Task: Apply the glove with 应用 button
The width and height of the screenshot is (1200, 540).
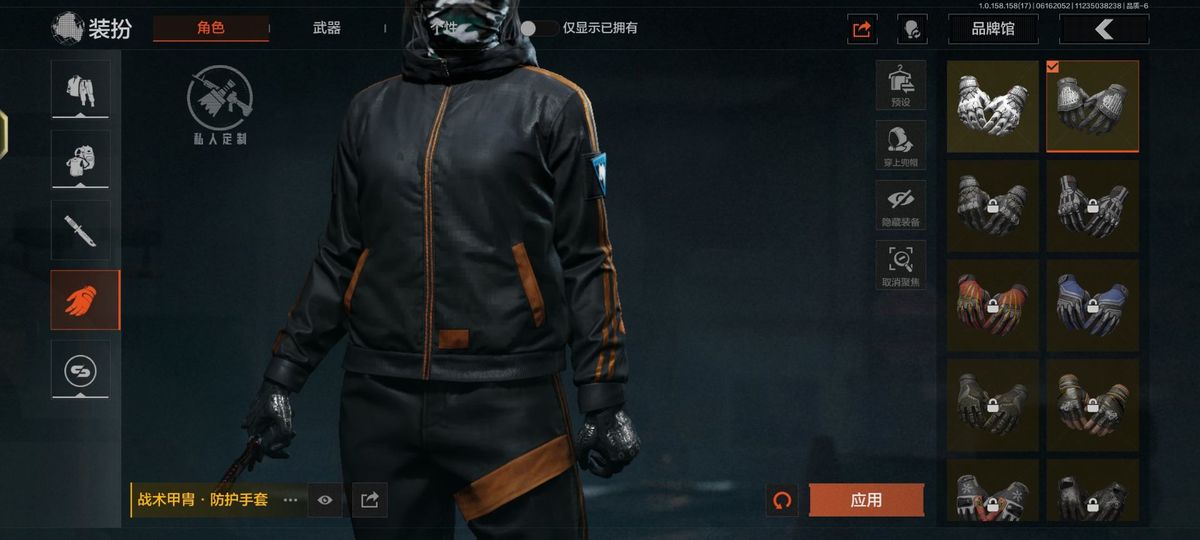Action: (x=866, y=500)
